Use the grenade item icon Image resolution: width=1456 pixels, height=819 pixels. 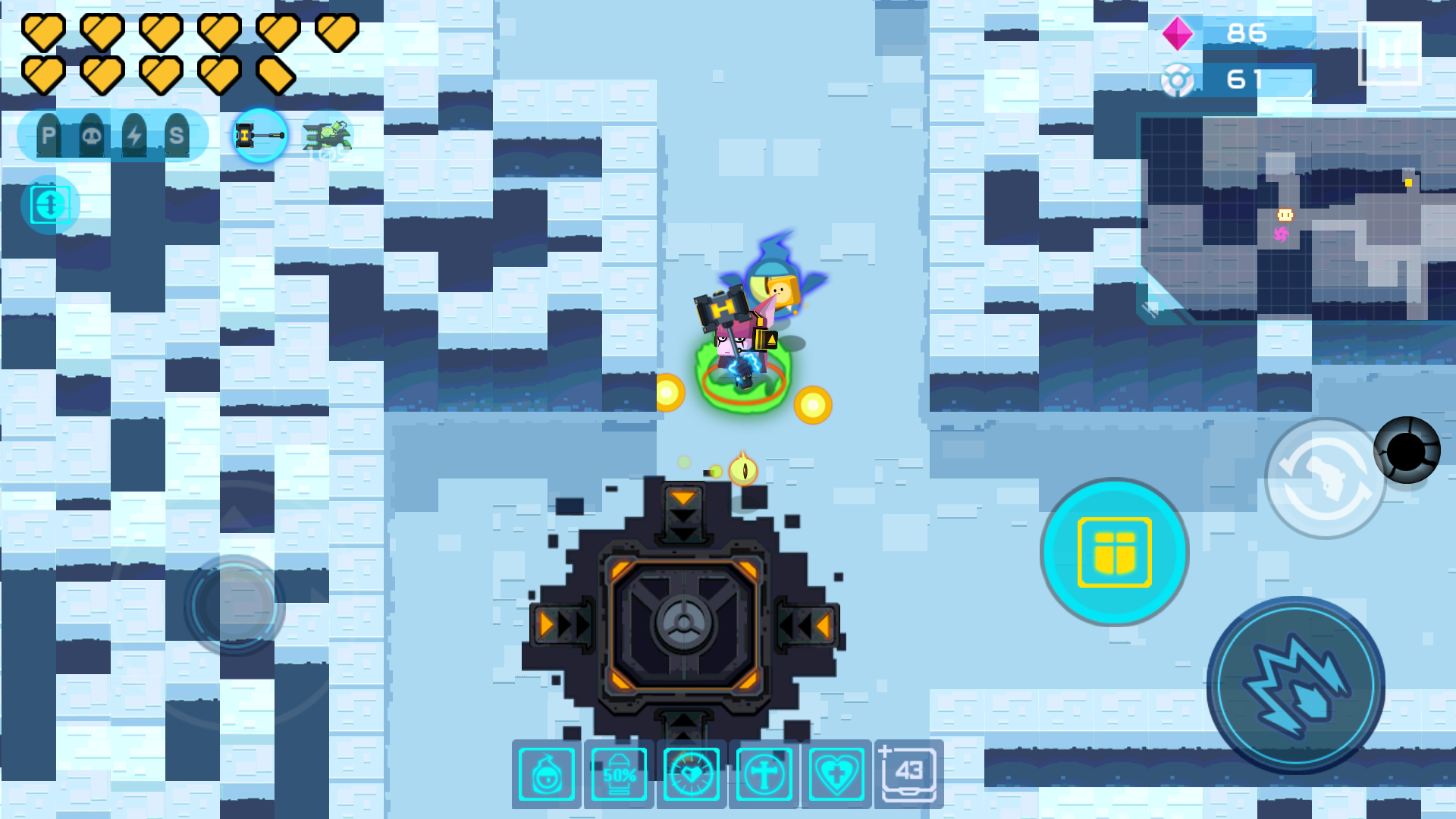coord(547,773)
